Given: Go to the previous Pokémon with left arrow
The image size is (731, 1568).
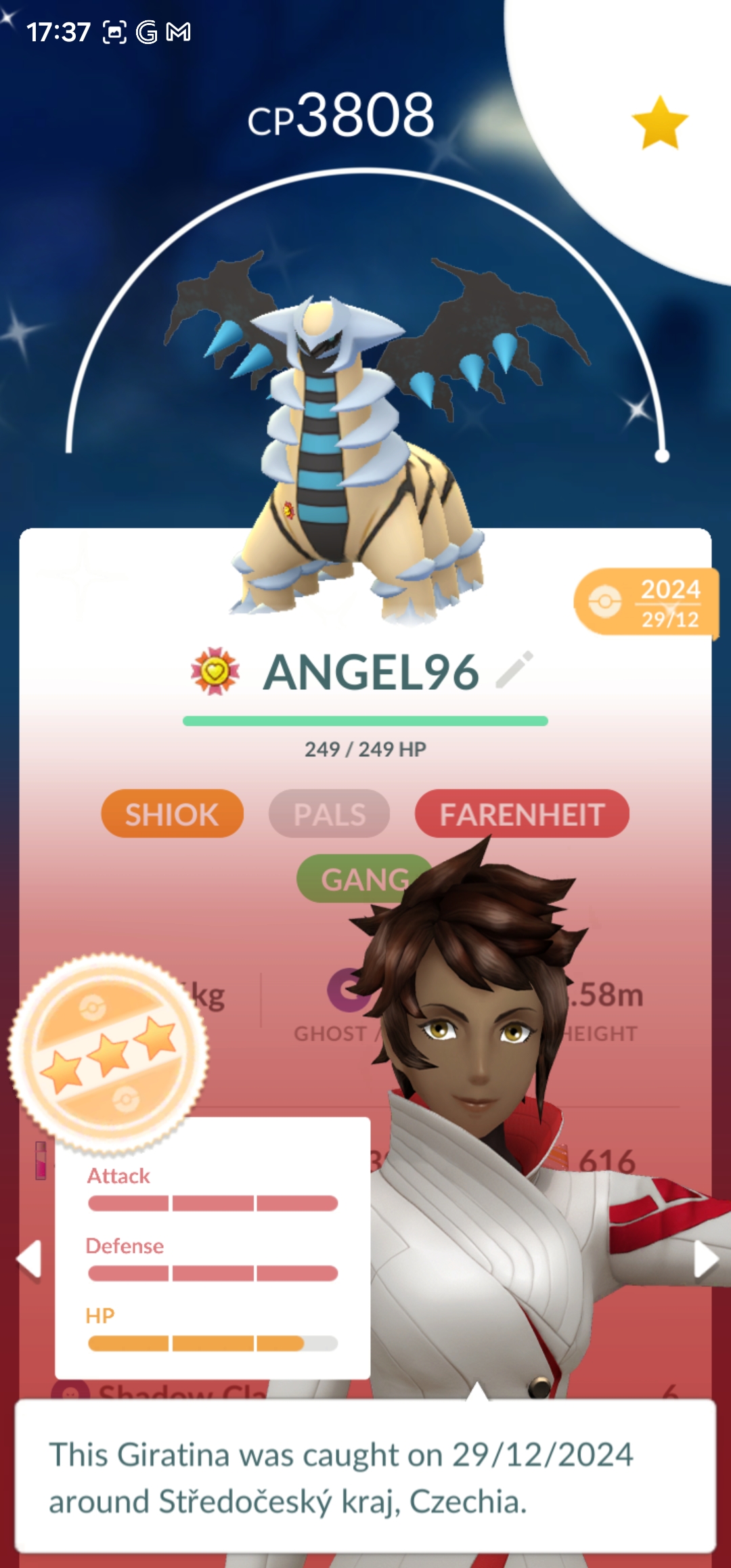Looking at the screenshot, I should tap(30, 1259).
